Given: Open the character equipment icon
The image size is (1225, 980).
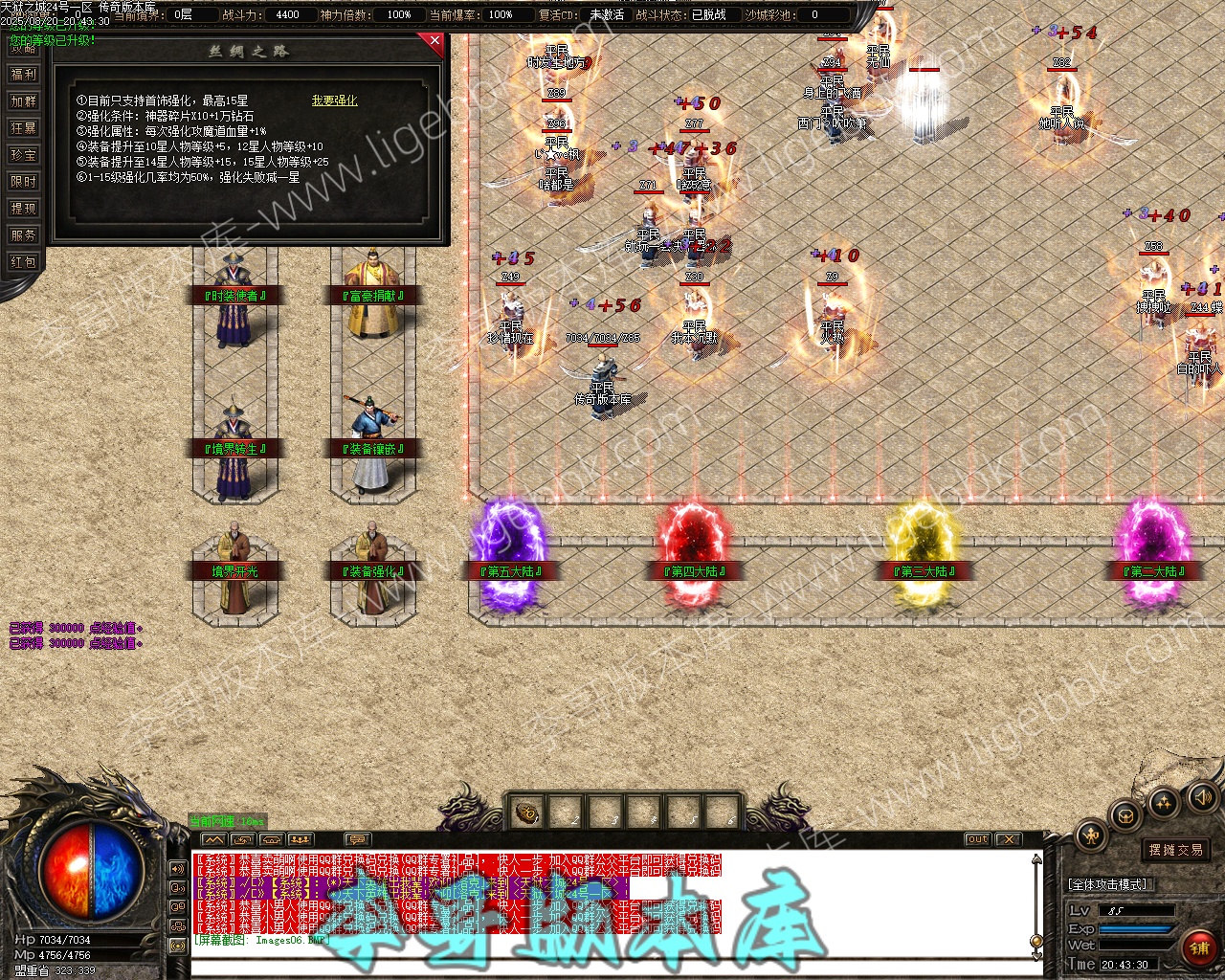Looking at the screenshot, I should click(1090, 835).
